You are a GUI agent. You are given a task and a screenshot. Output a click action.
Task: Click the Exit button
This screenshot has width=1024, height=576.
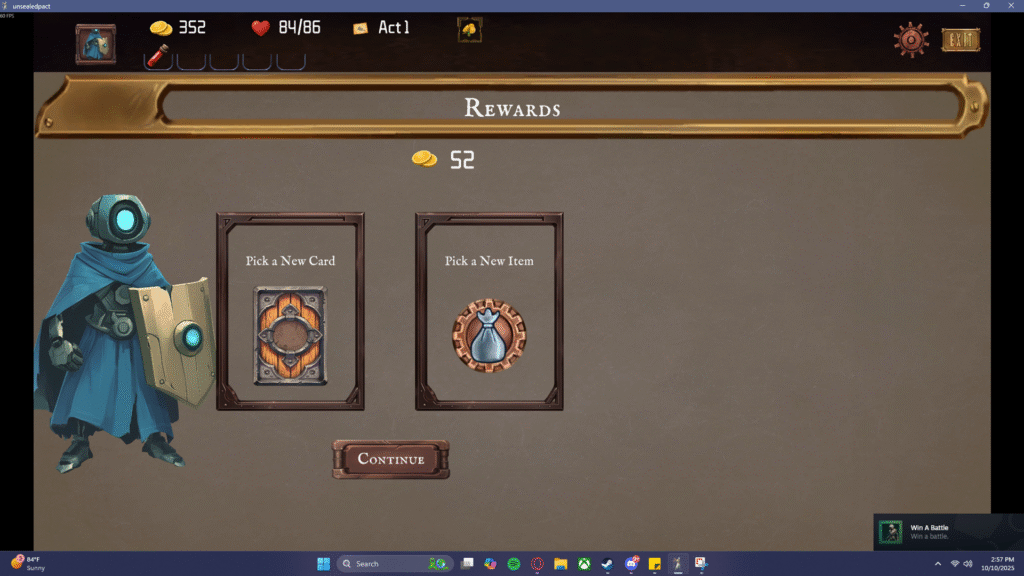pyautogui.click(x=961, y=40)
